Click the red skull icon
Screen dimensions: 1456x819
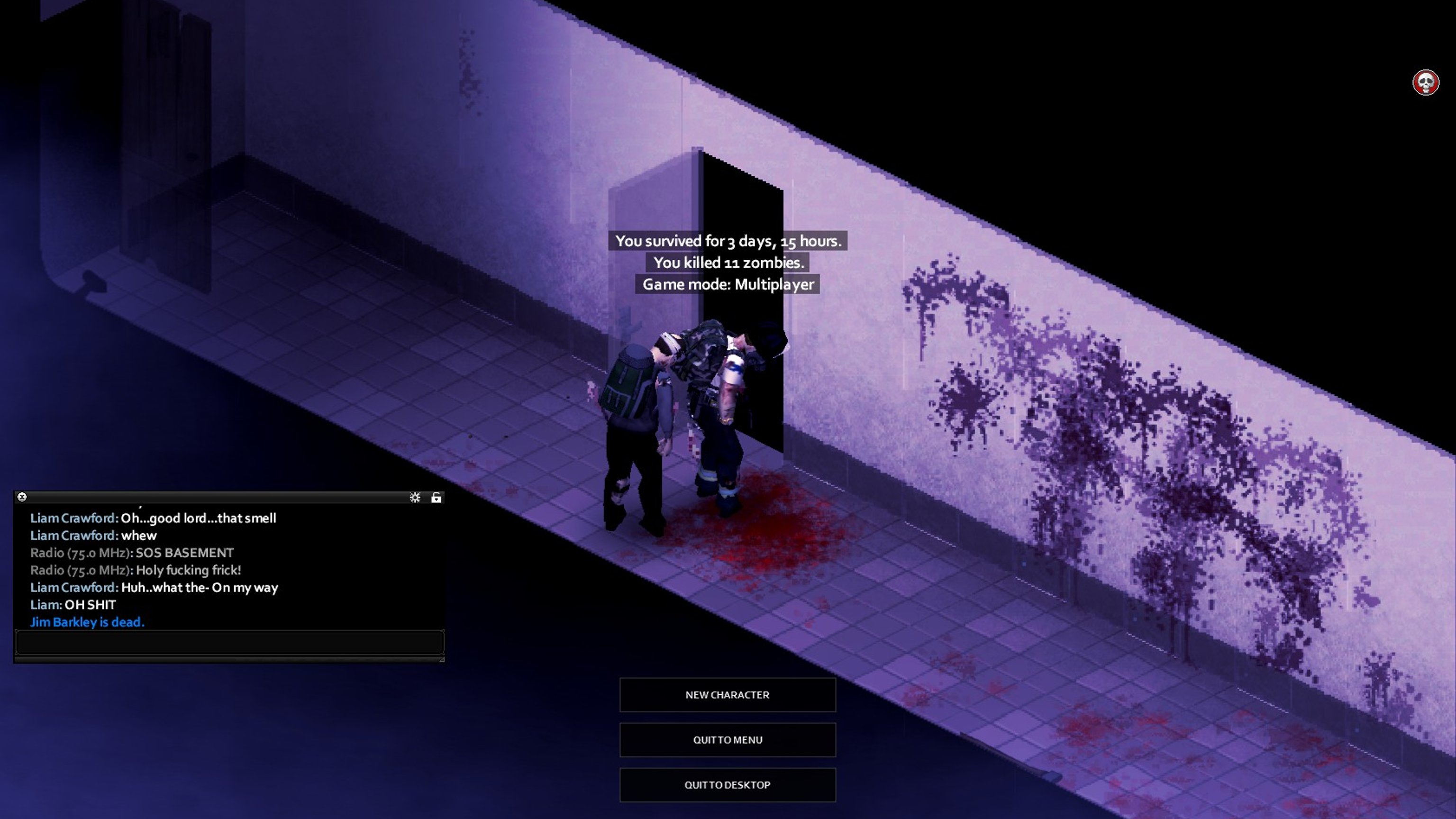(1425, 83)
